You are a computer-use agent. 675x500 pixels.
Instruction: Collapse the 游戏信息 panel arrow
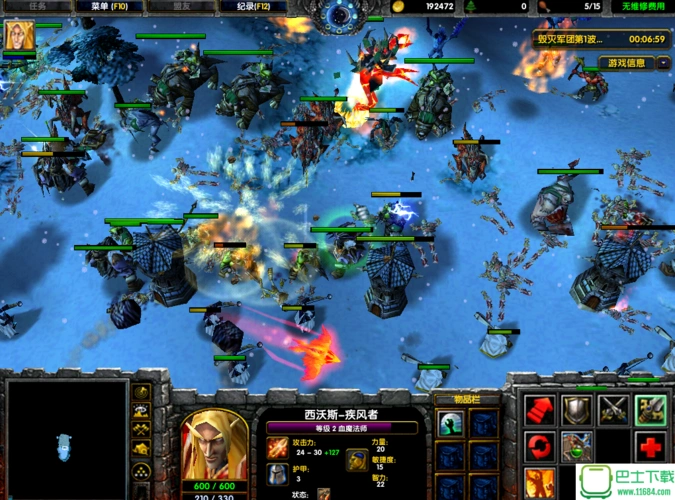pos(664,63)
